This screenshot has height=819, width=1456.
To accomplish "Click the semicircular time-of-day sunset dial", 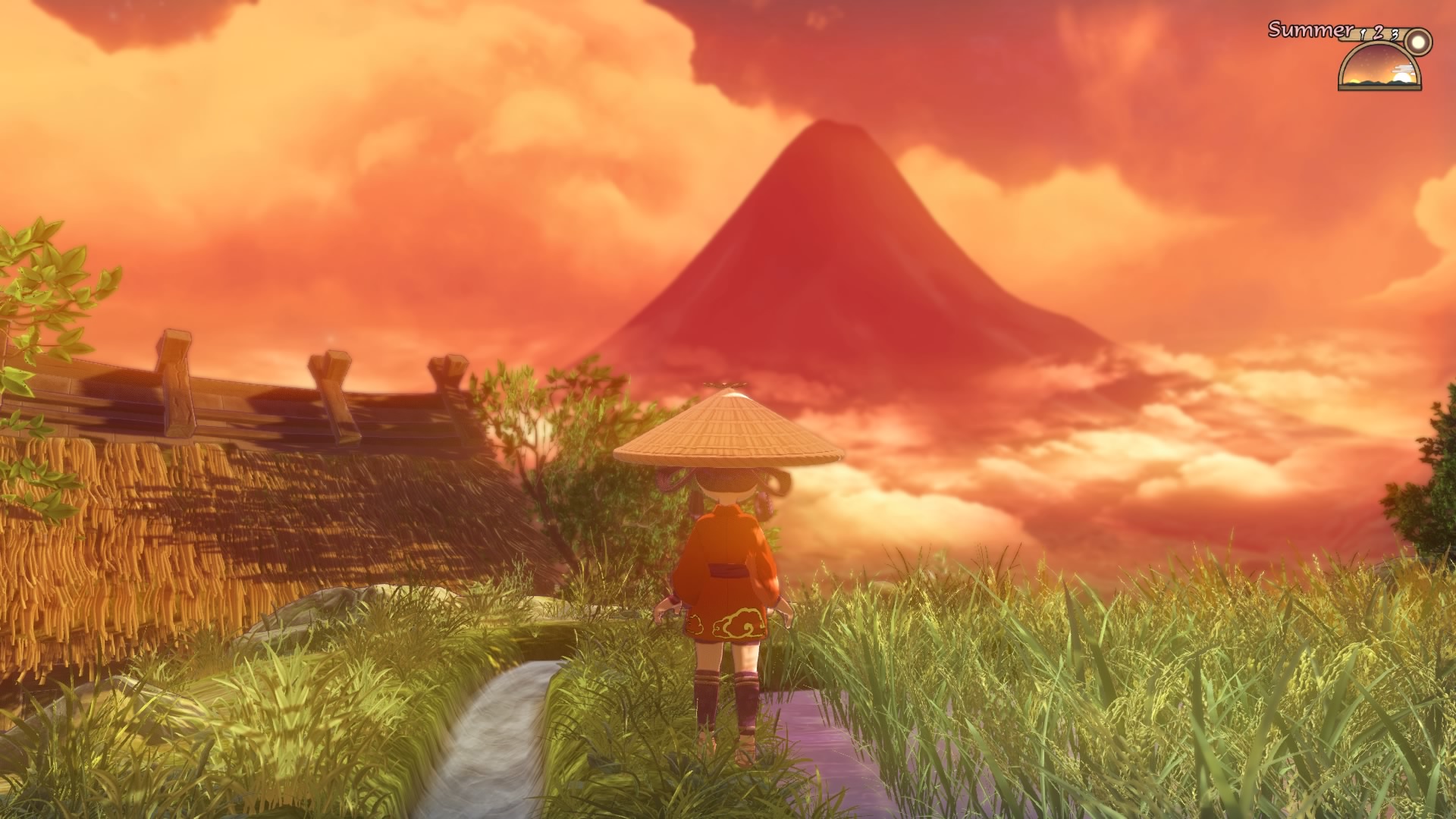I will point(1379,67).
